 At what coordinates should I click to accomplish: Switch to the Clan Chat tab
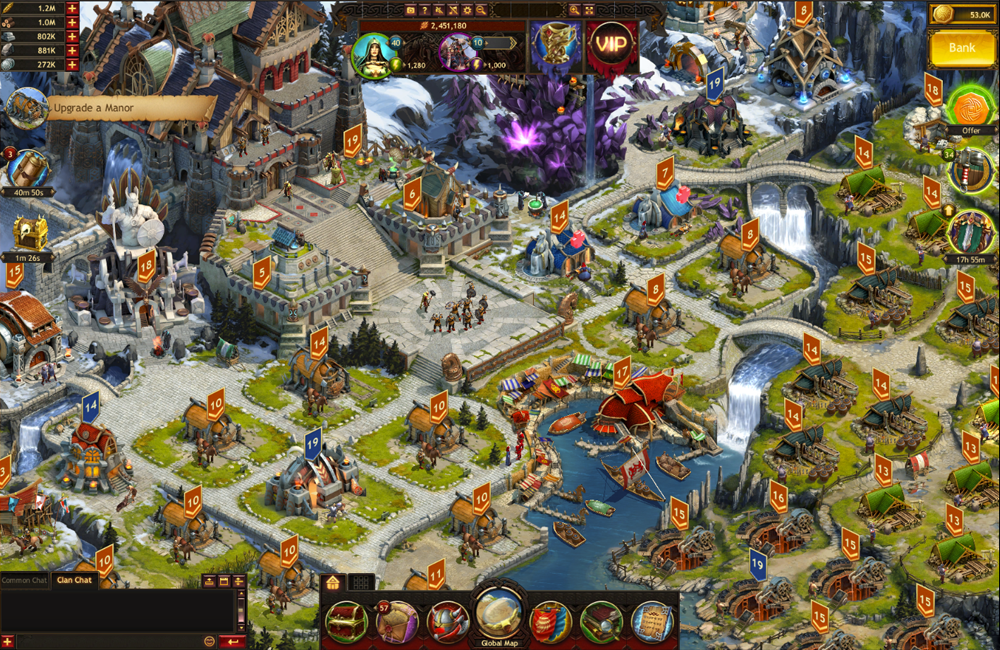(x=74, y=580)
